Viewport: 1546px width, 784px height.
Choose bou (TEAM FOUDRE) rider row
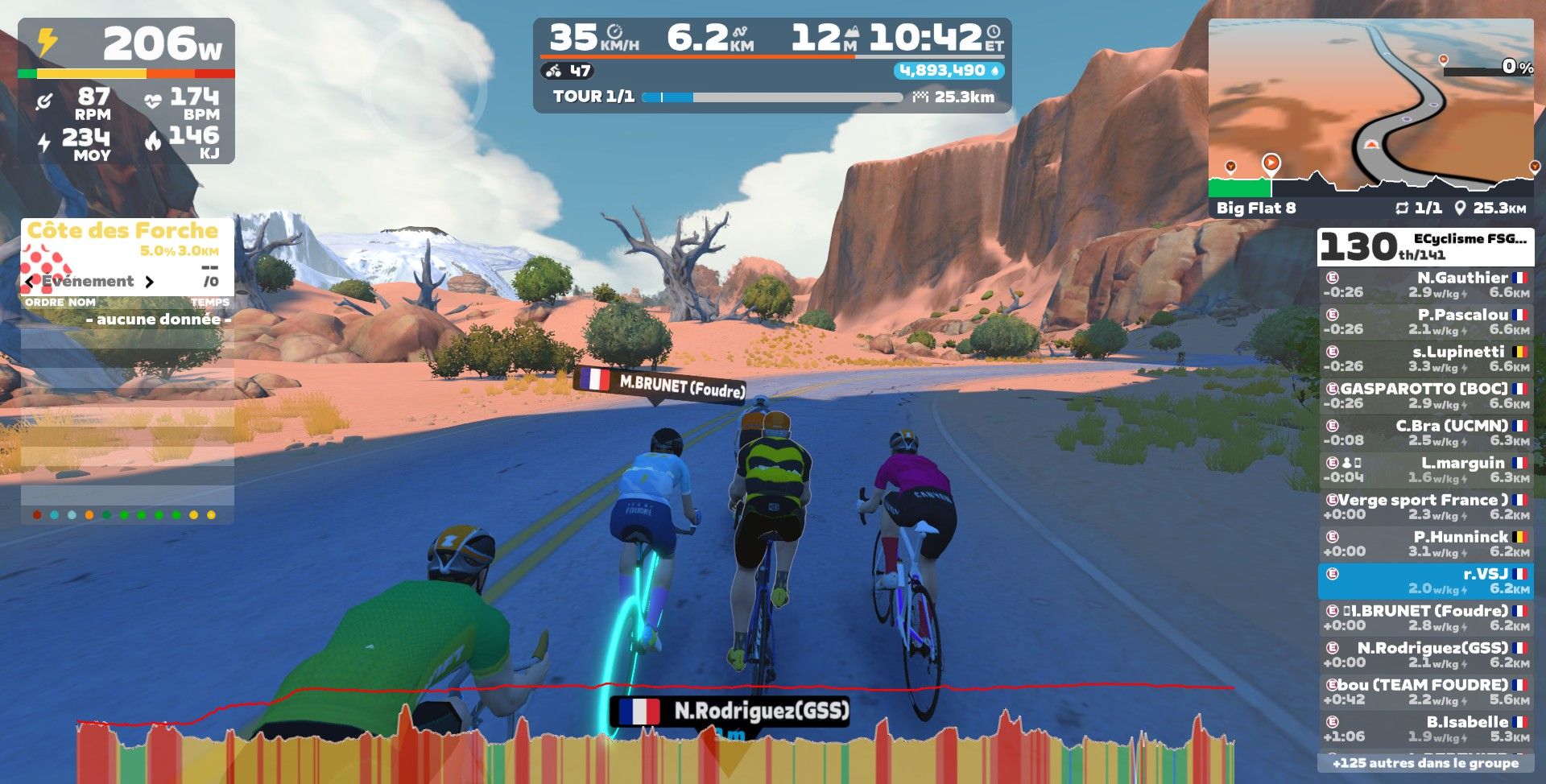coord(1425,692)
